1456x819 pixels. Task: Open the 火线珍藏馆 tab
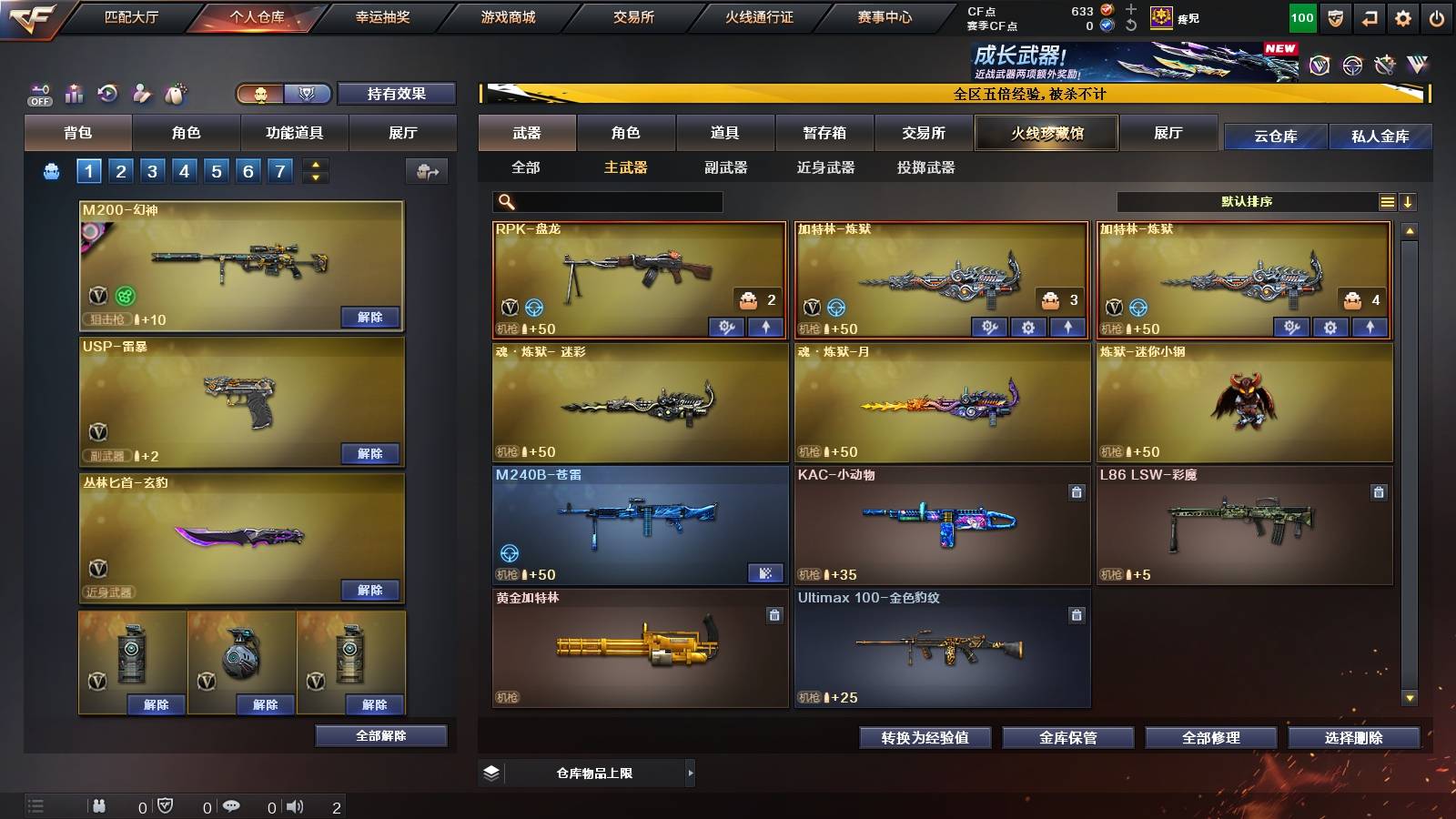point(1046,133)
